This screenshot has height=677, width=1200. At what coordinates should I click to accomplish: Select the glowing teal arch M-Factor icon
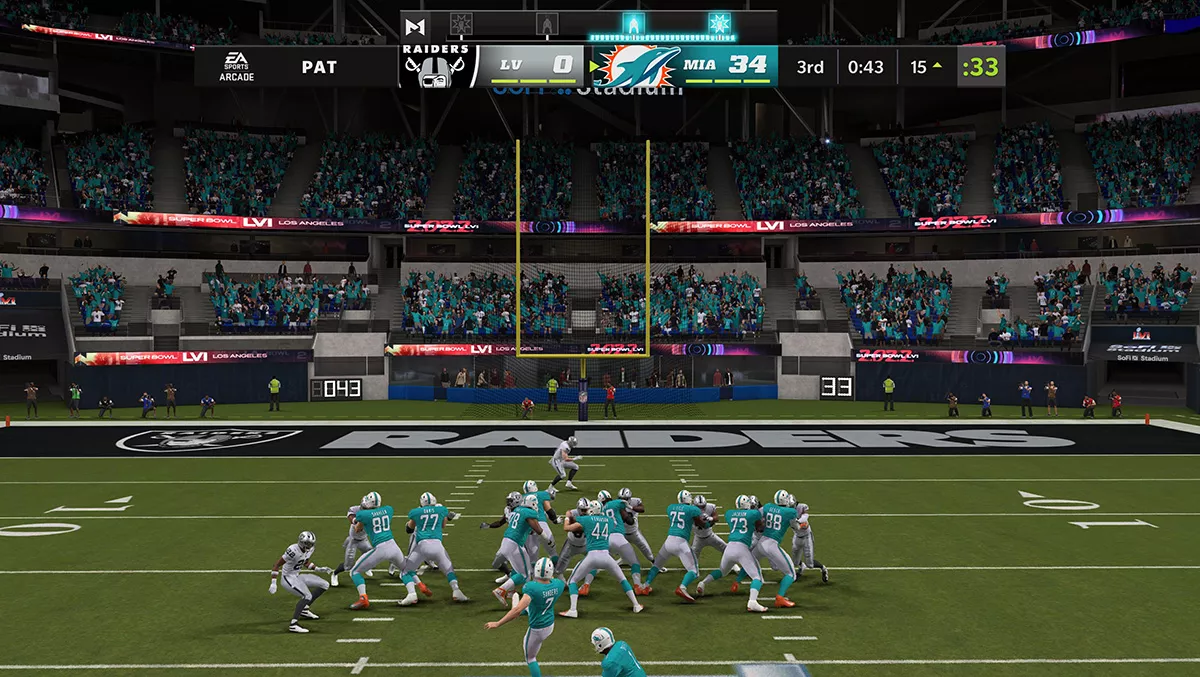coord(632,24)
